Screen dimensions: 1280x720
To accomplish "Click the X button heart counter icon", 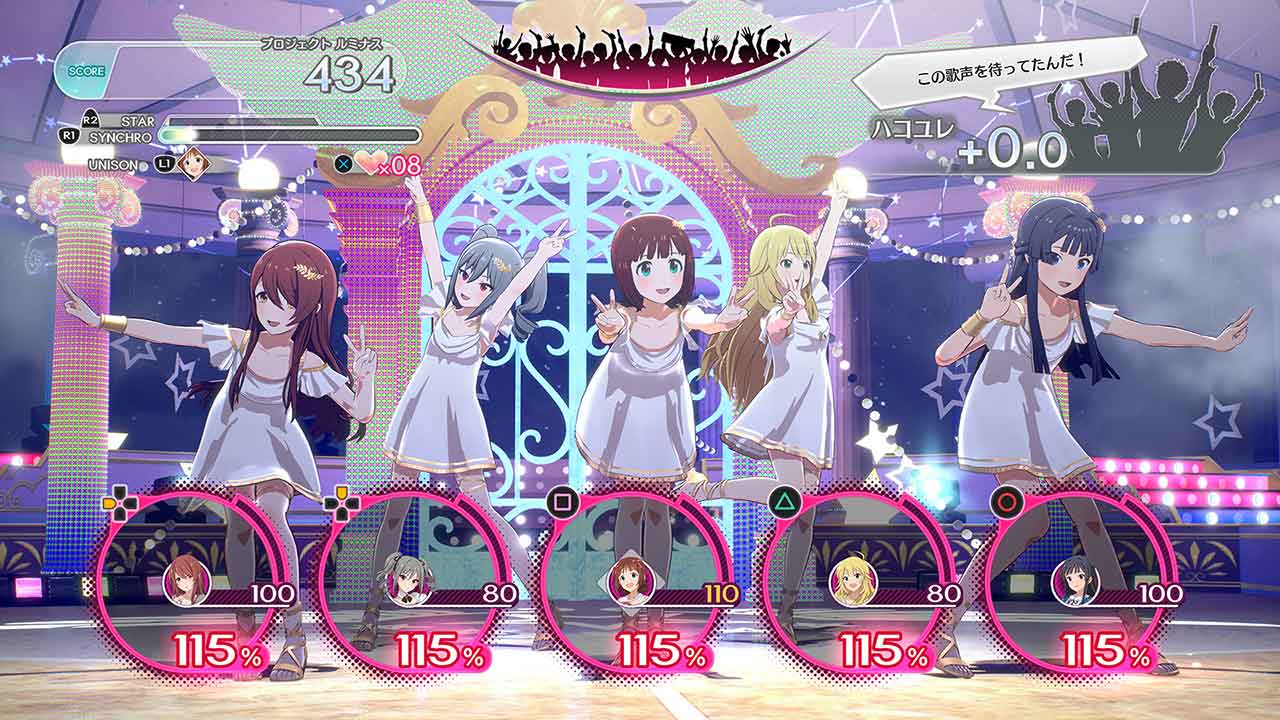I will coord(344,162).
